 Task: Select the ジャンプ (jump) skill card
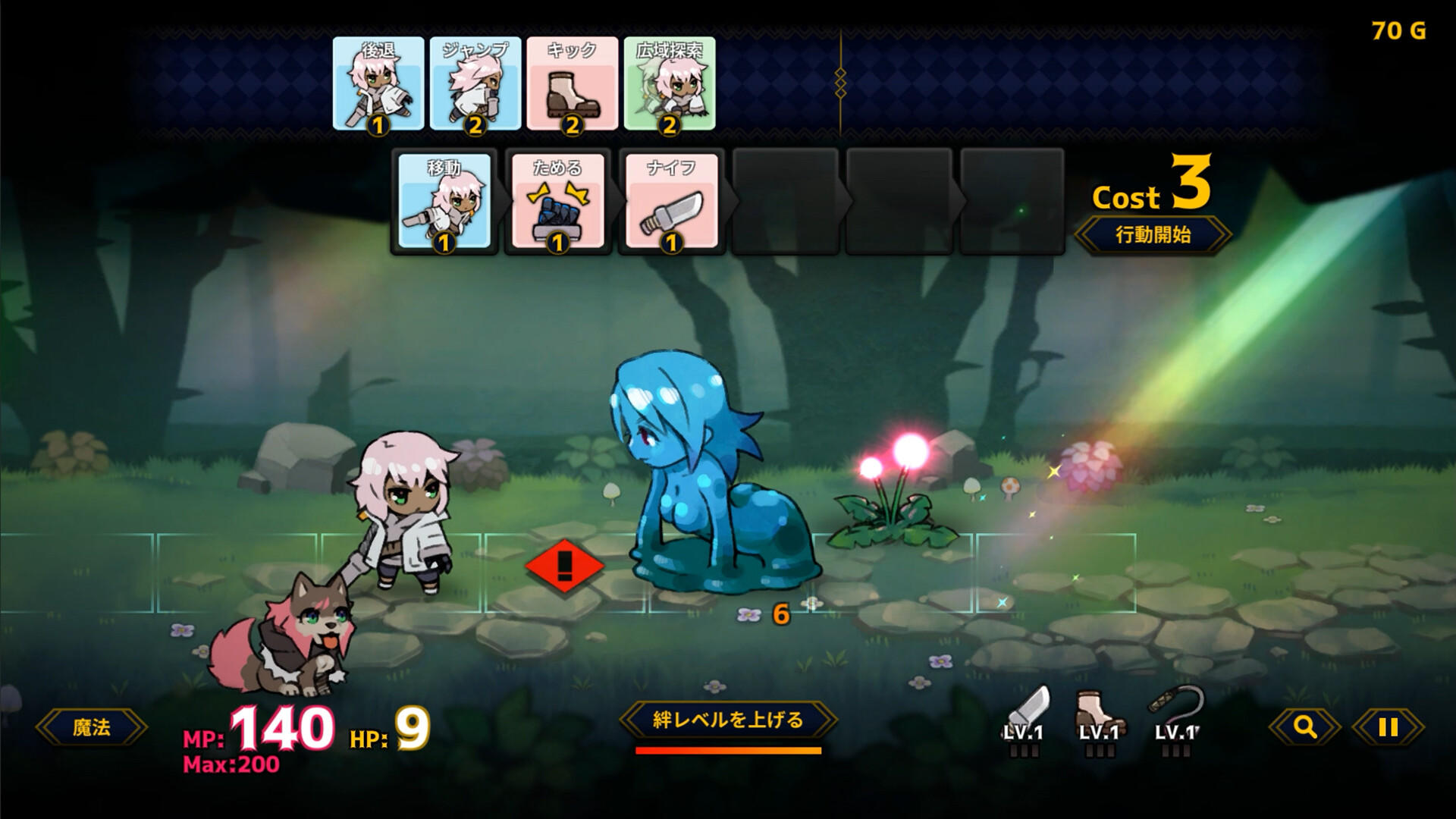475,85
